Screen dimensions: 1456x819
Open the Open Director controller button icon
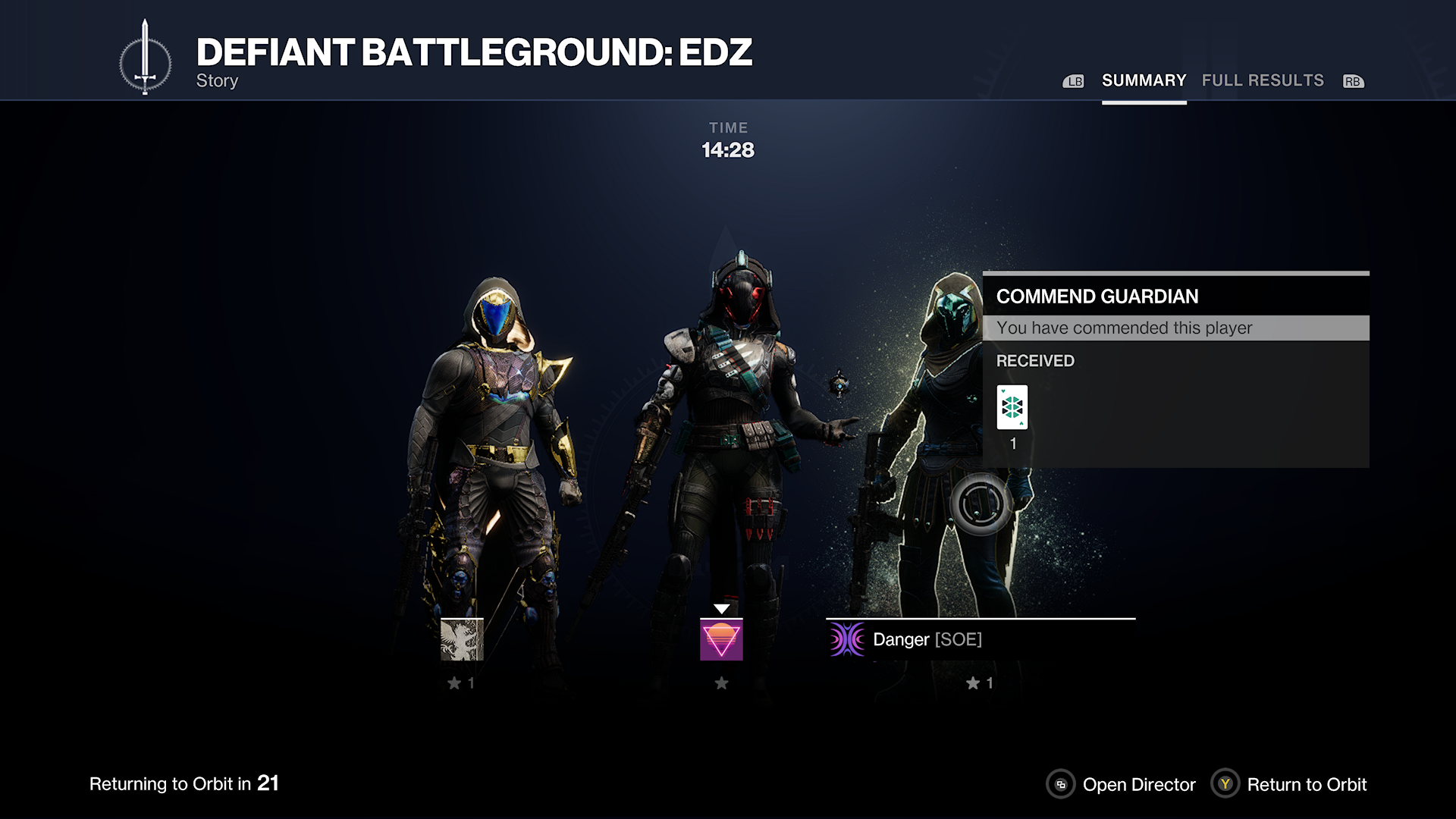tap(1060, 785)
